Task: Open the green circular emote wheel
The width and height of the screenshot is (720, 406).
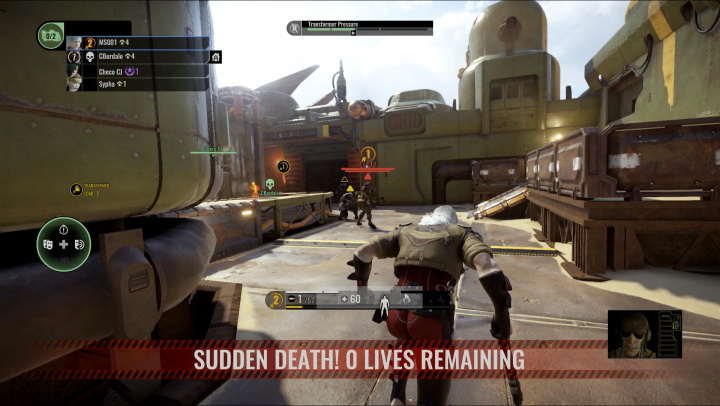Action: click(x=64, y=244)
